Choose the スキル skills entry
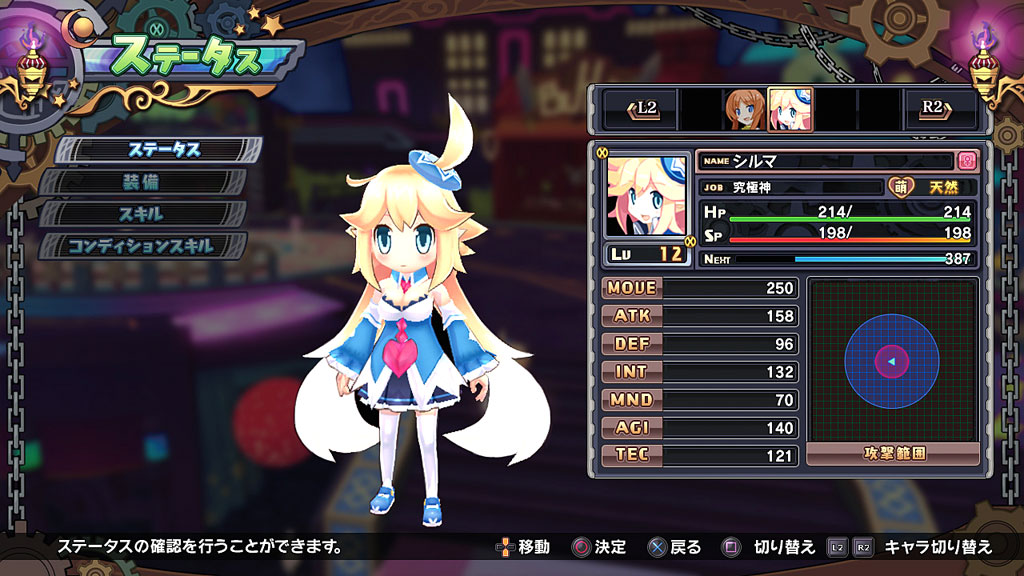The width and height of the screenshot is (1024, 576). (x=143, y=214)
